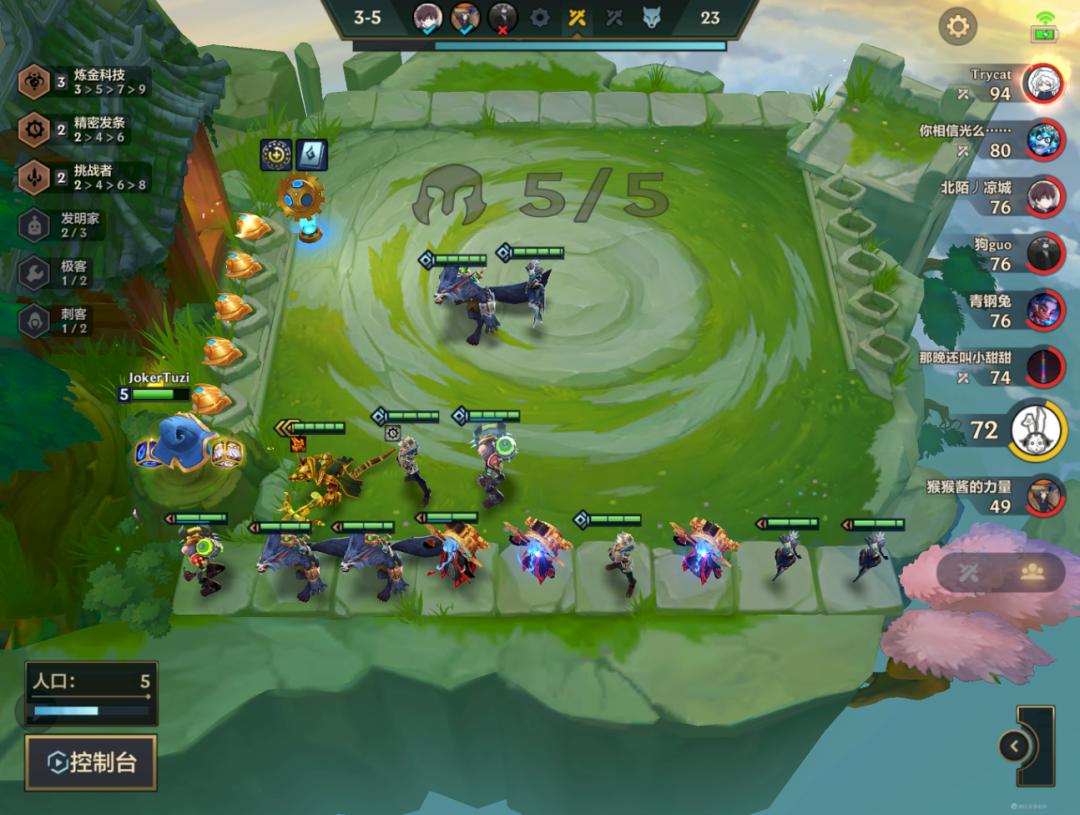Show the 精密发条 trait info
This screenshot has height=815, width=1080.
pyautogui.click(x=85, y=129)
